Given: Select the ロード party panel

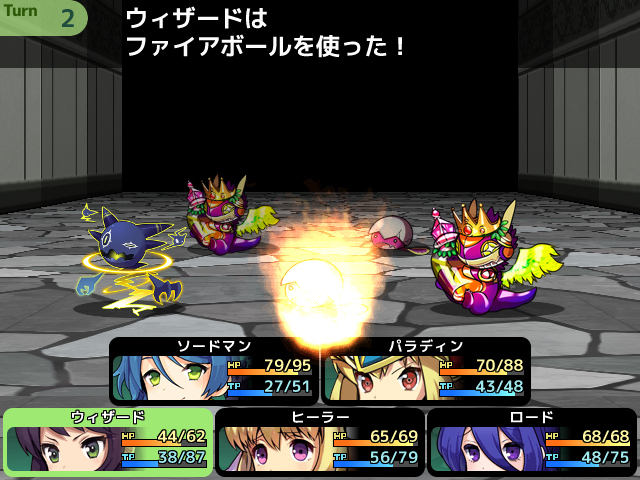Looking at the screenshot, I should coord(532,443).
